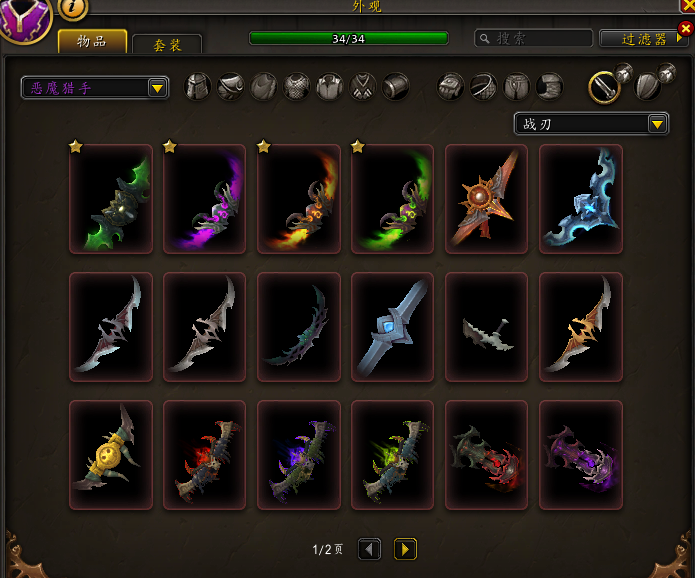Pick the gloves slot icon

[x=452, y=87]
